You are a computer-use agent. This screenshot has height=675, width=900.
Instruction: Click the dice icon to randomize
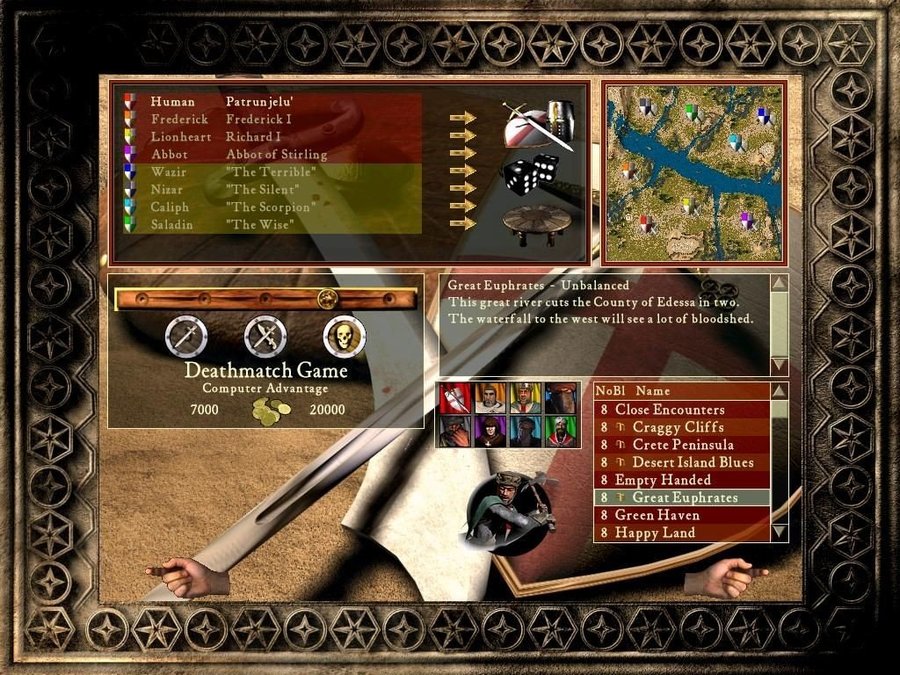pos(529,174)
